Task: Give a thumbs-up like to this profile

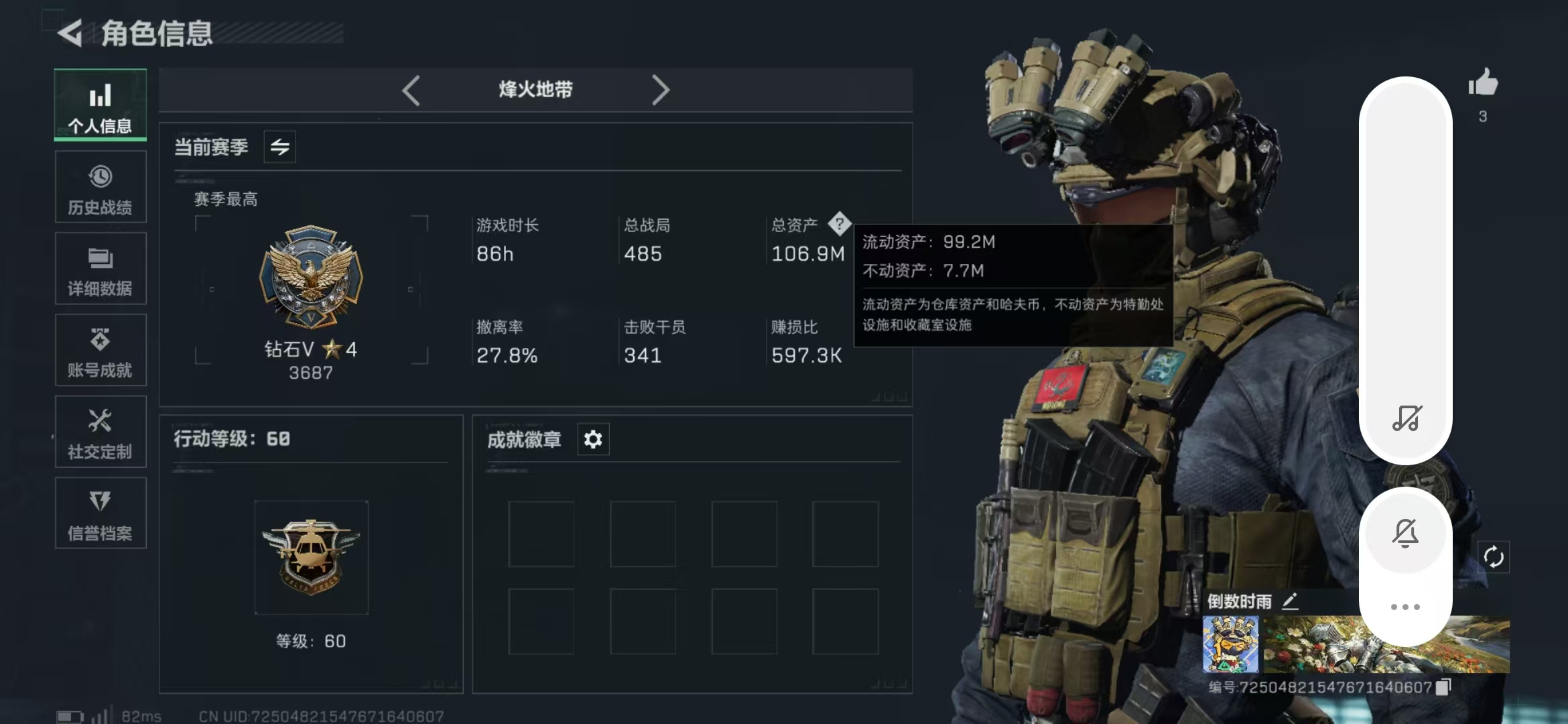Action: point(1483,84)
